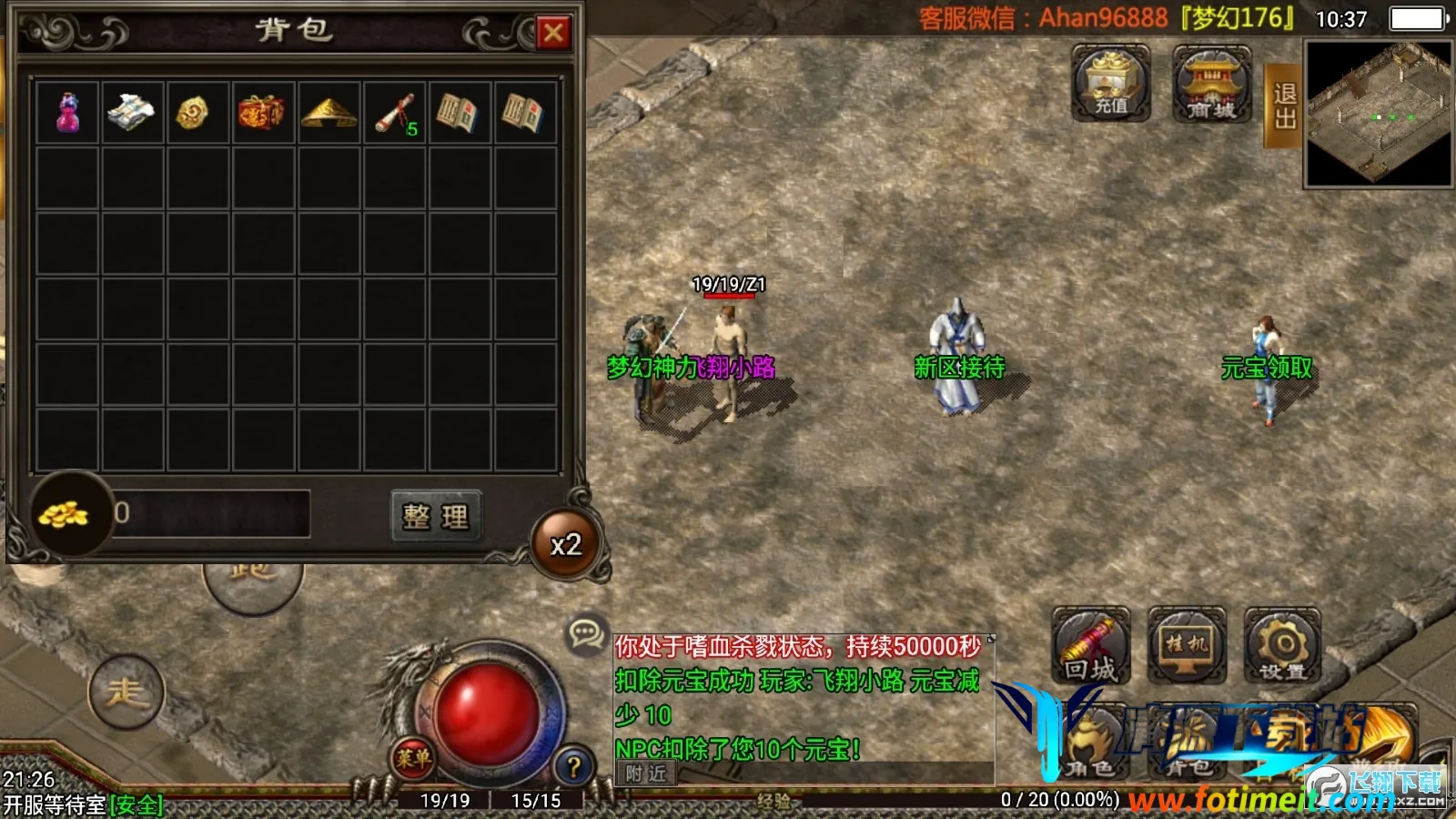Use the 回城 return-to-town scroll
This screenshot has height=819, width=1456.
tap(1090, 646)
